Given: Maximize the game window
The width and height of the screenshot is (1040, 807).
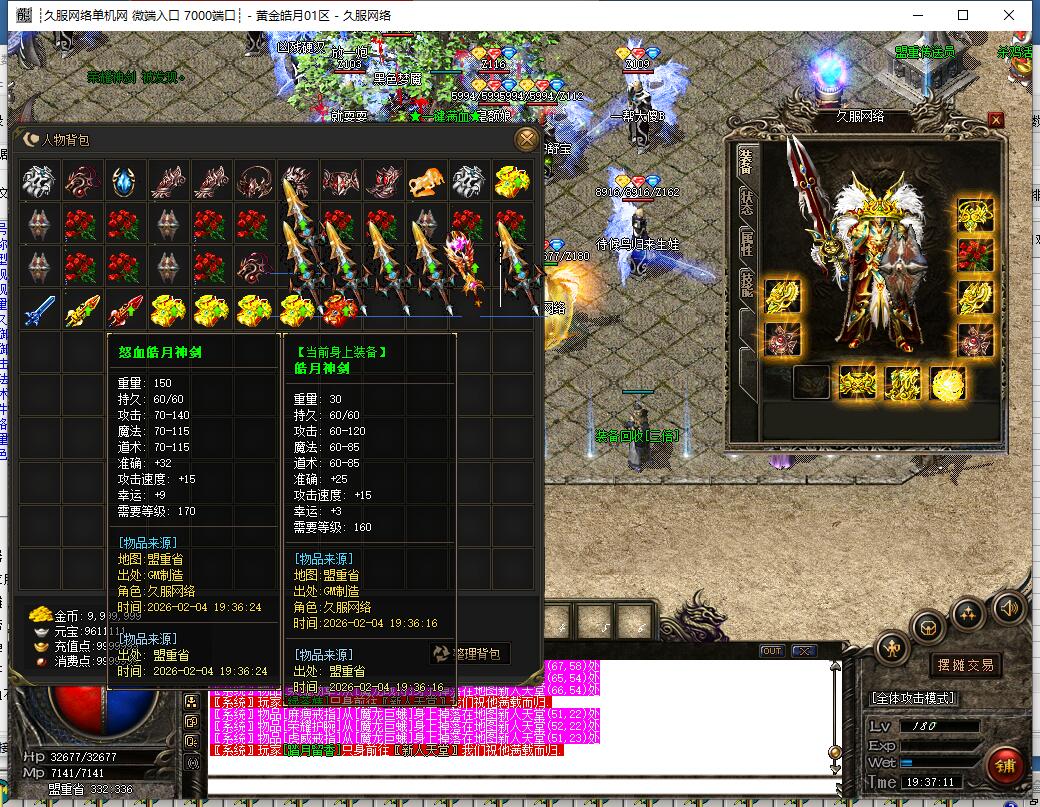Looking at the screenshot, I should tap(963, 15).
